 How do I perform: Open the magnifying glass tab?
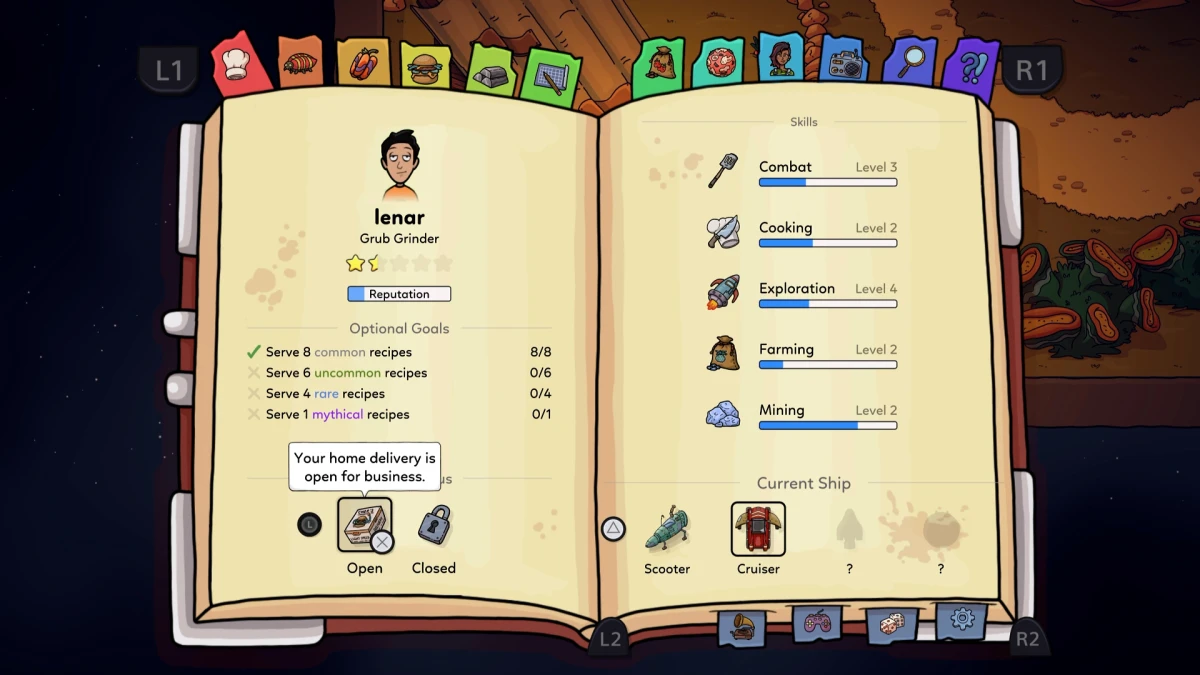[909, 63]
